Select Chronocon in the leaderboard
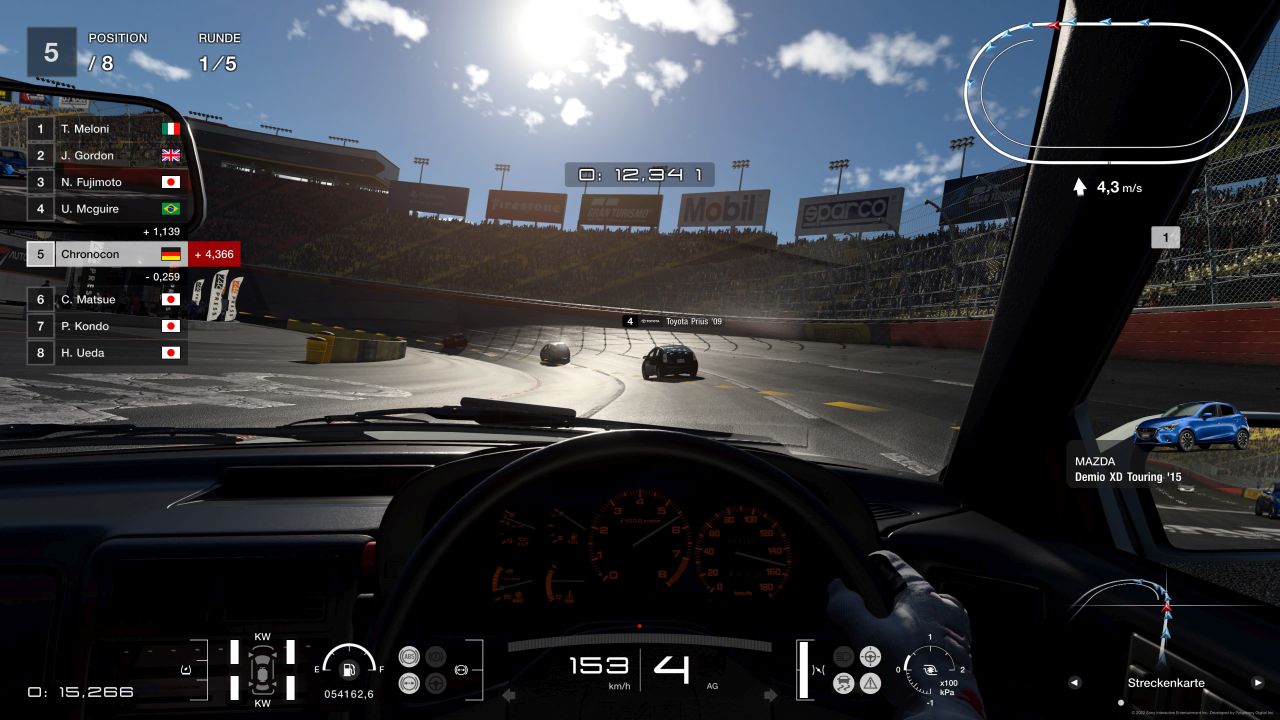The image size is (1280, 720). [88, 254]
